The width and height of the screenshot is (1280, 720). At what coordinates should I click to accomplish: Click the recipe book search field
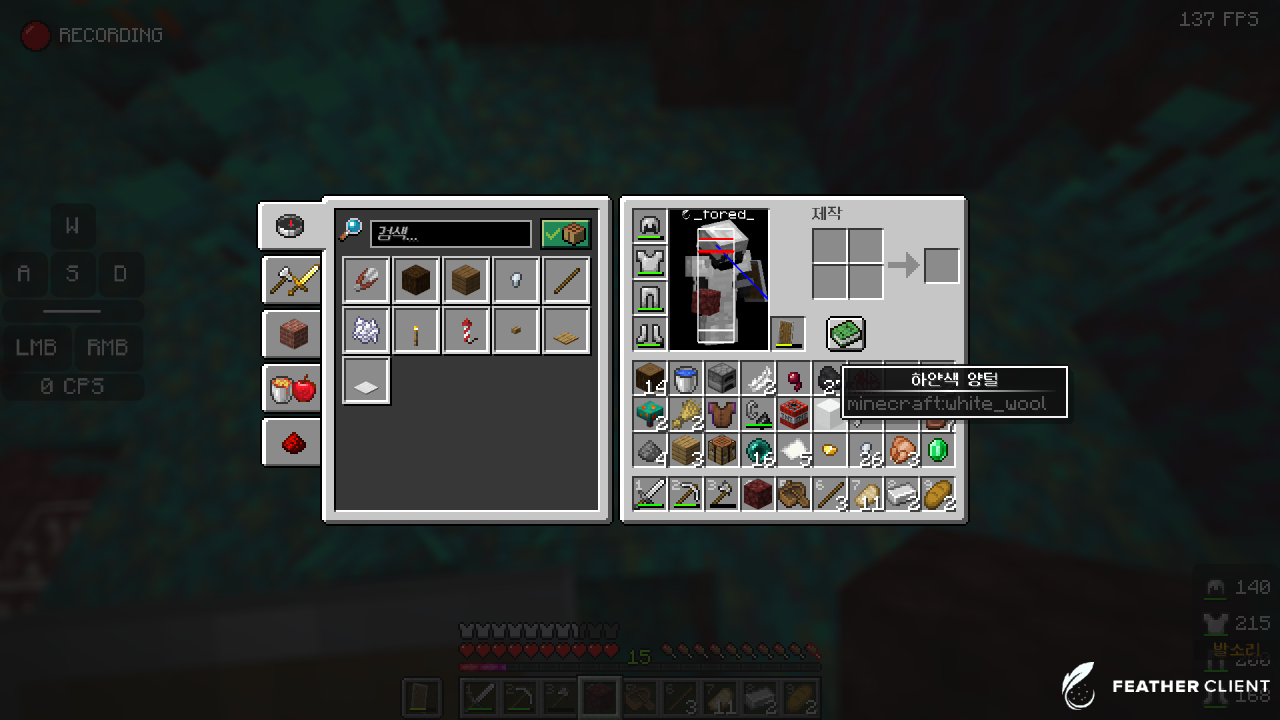(450, 234)
